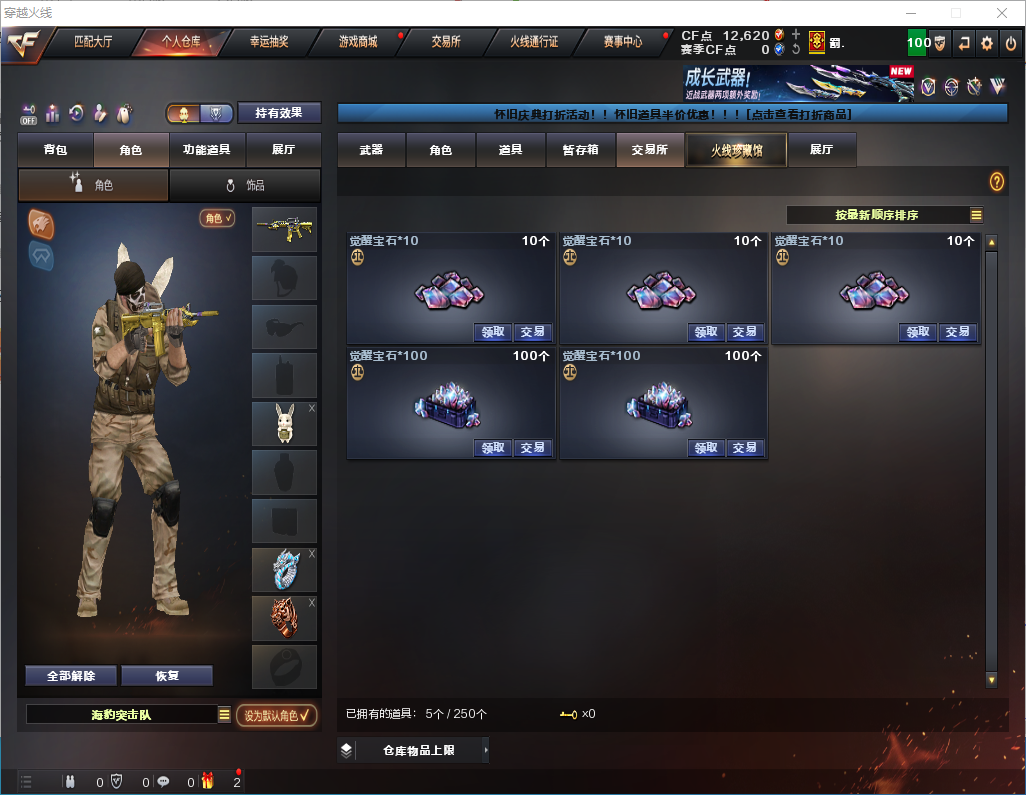This screenshot has width=1026, height=795.
Task: Open the 交易所 top menu entry
Action: [x=446, y=42]
